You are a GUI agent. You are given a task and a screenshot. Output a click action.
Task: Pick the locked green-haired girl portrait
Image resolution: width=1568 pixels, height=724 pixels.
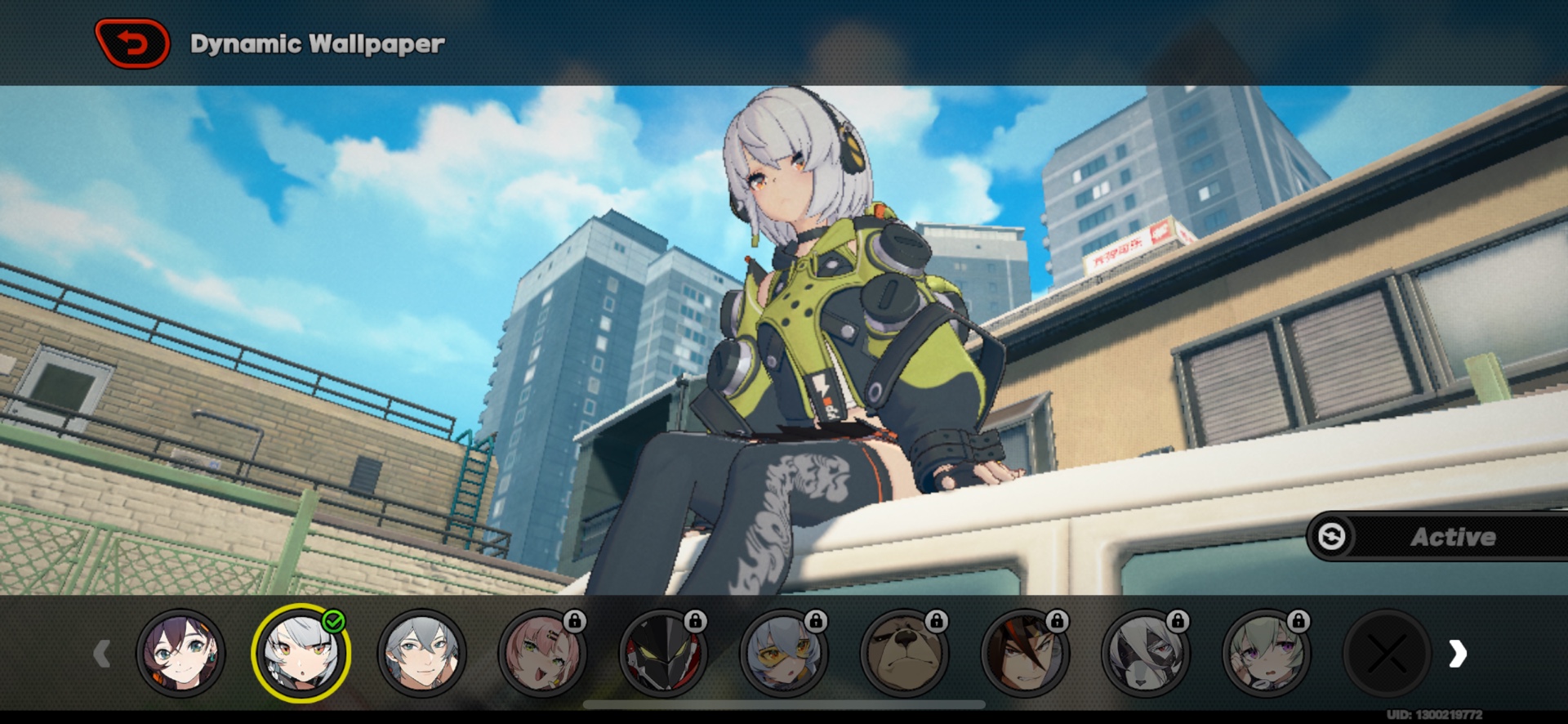[1266, 653]
